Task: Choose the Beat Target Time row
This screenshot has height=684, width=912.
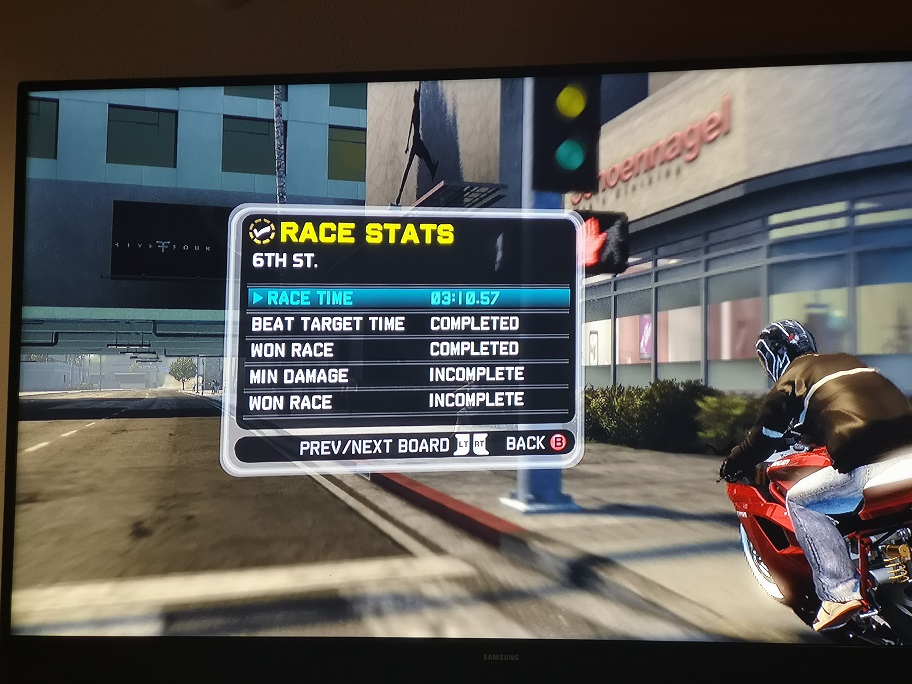Action: click(x=408, y=323)
